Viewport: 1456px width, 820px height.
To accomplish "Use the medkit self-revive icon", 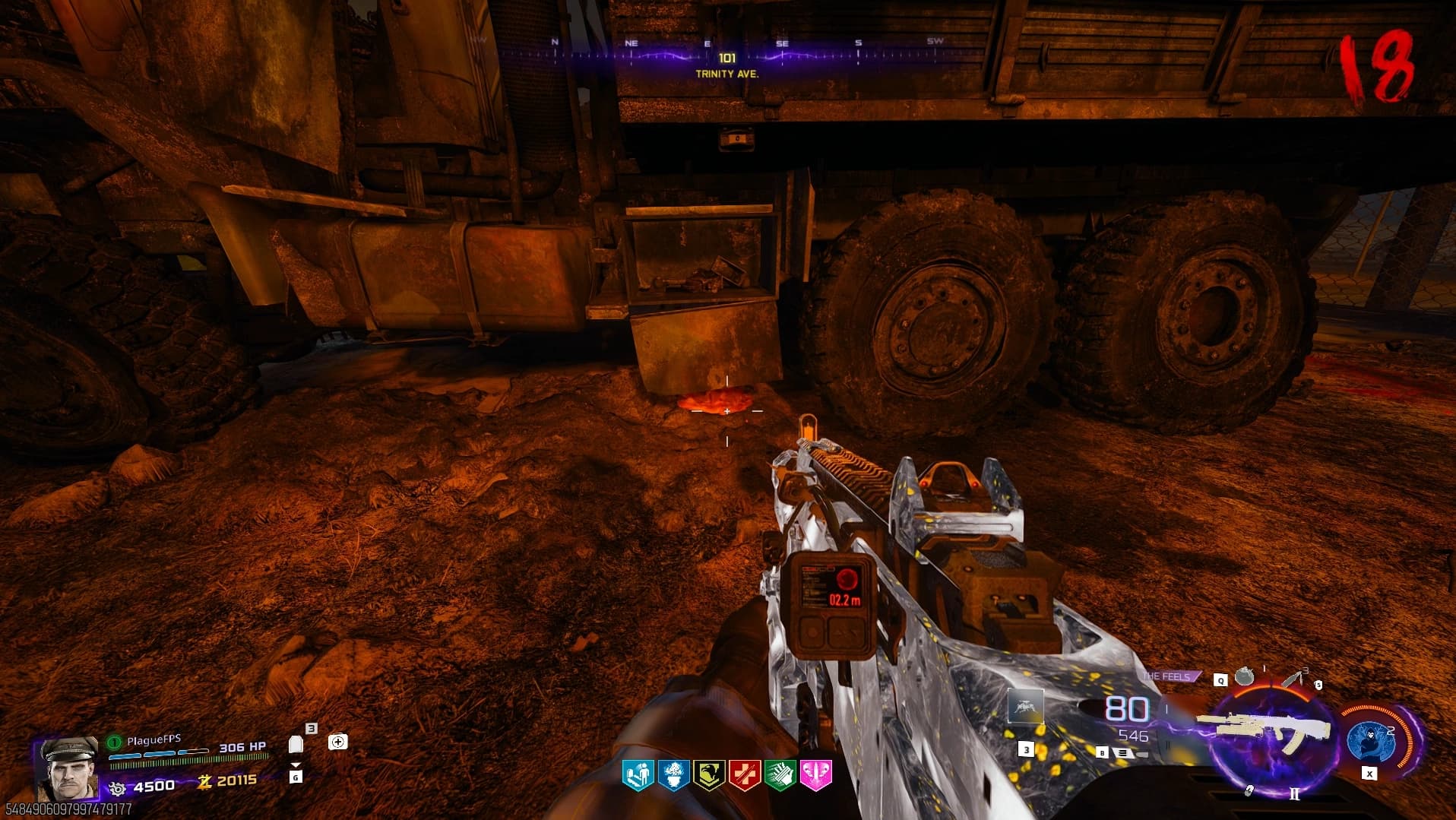I will pos(338,742).
